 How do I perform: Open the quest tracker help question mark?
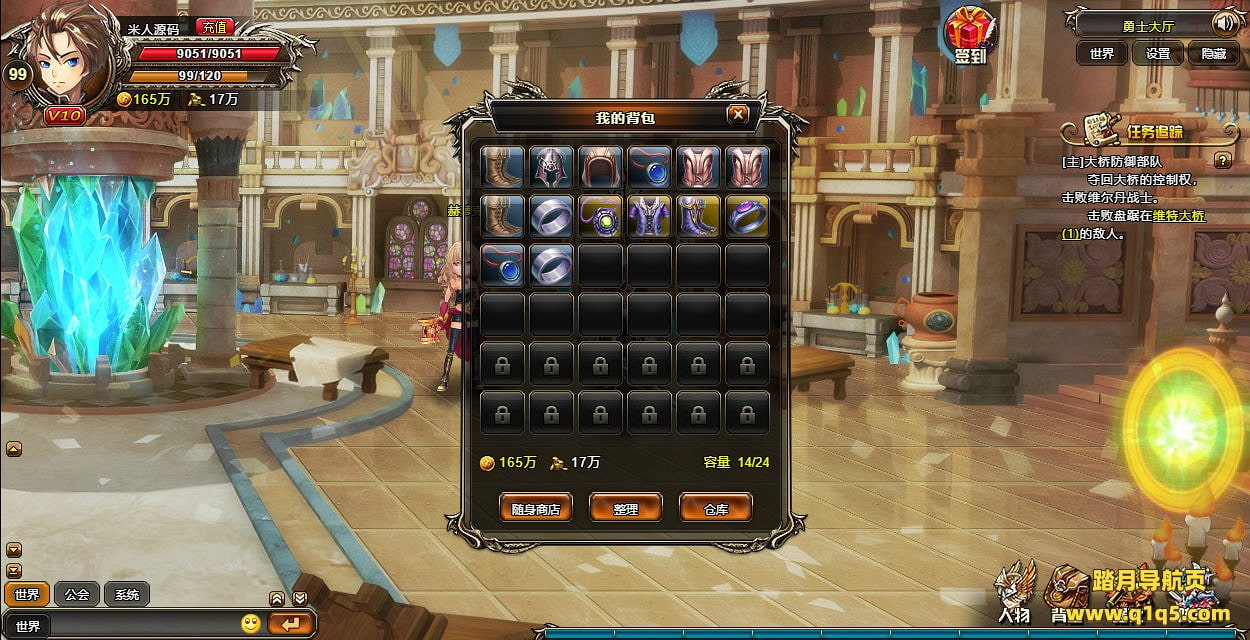click(x=1222, y=160)
